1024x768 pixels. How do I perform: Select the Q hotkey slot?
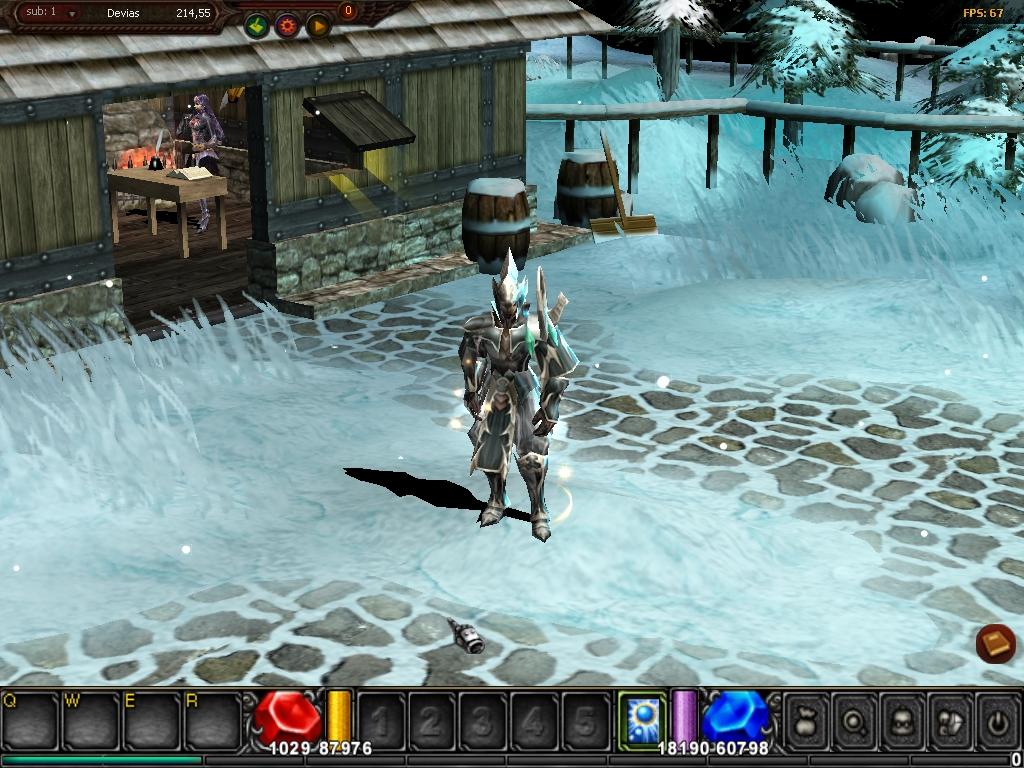(x=30, y=720)
